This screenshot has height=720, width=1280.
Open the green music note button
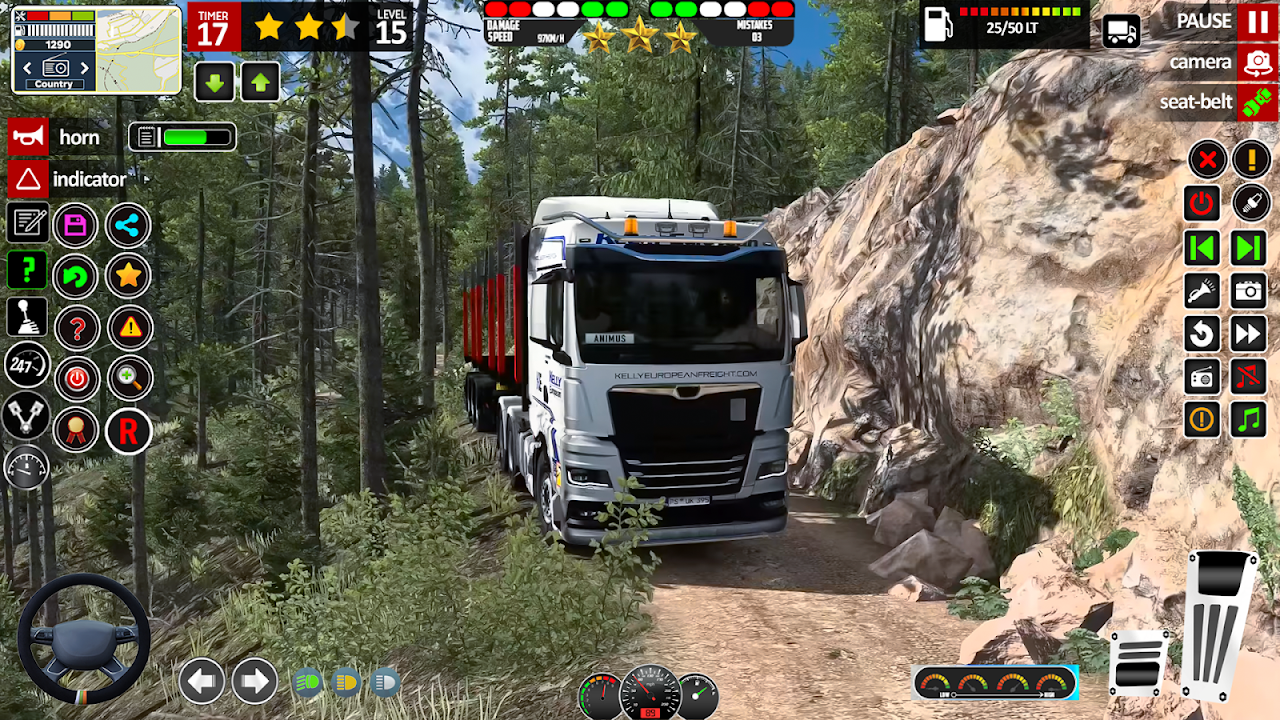1249,419
